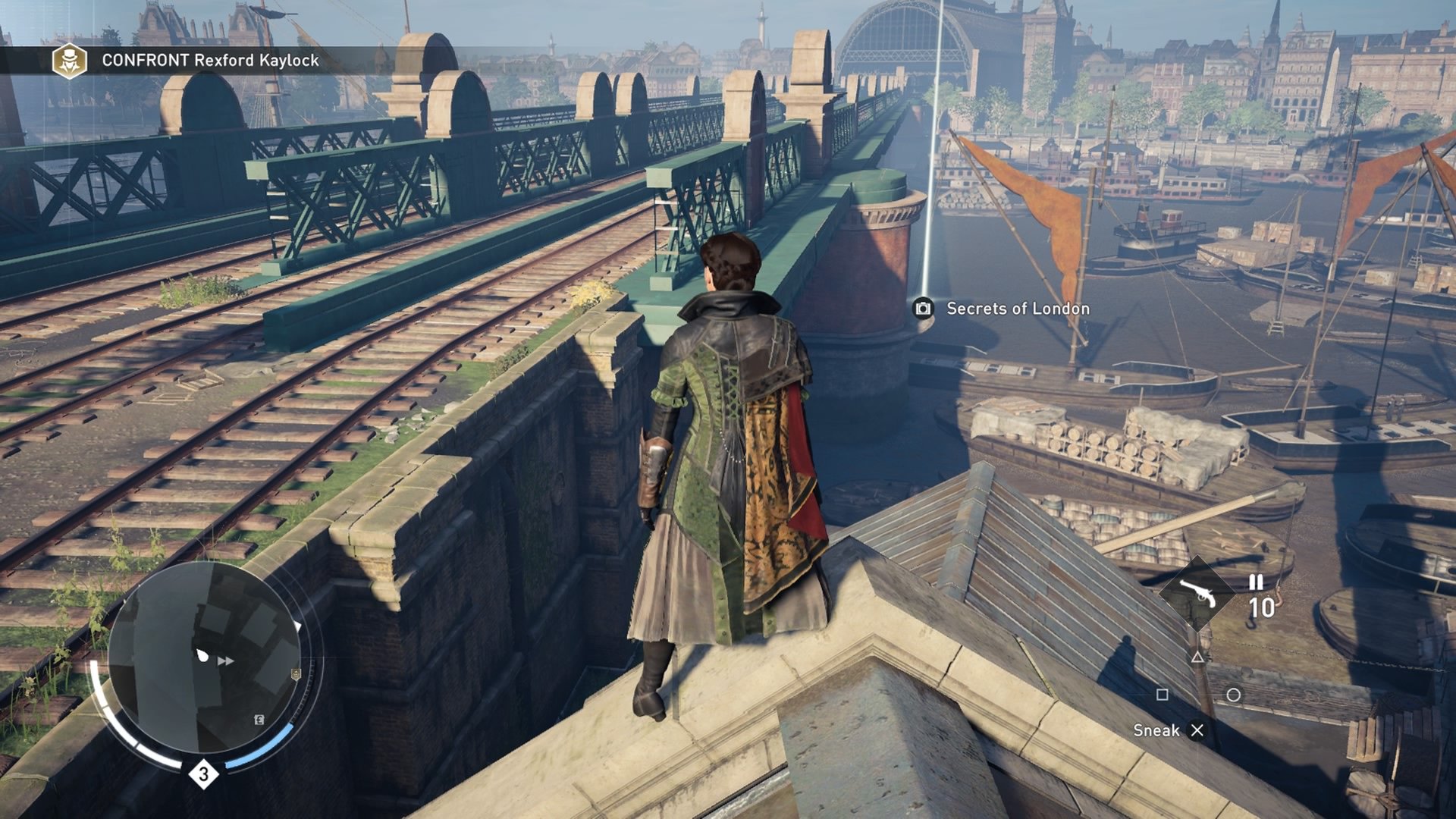Image resolution: width=1456 pixels, height=819 pixels.
Task: Click the level 3 diamond badge
Action: point(203,774)
